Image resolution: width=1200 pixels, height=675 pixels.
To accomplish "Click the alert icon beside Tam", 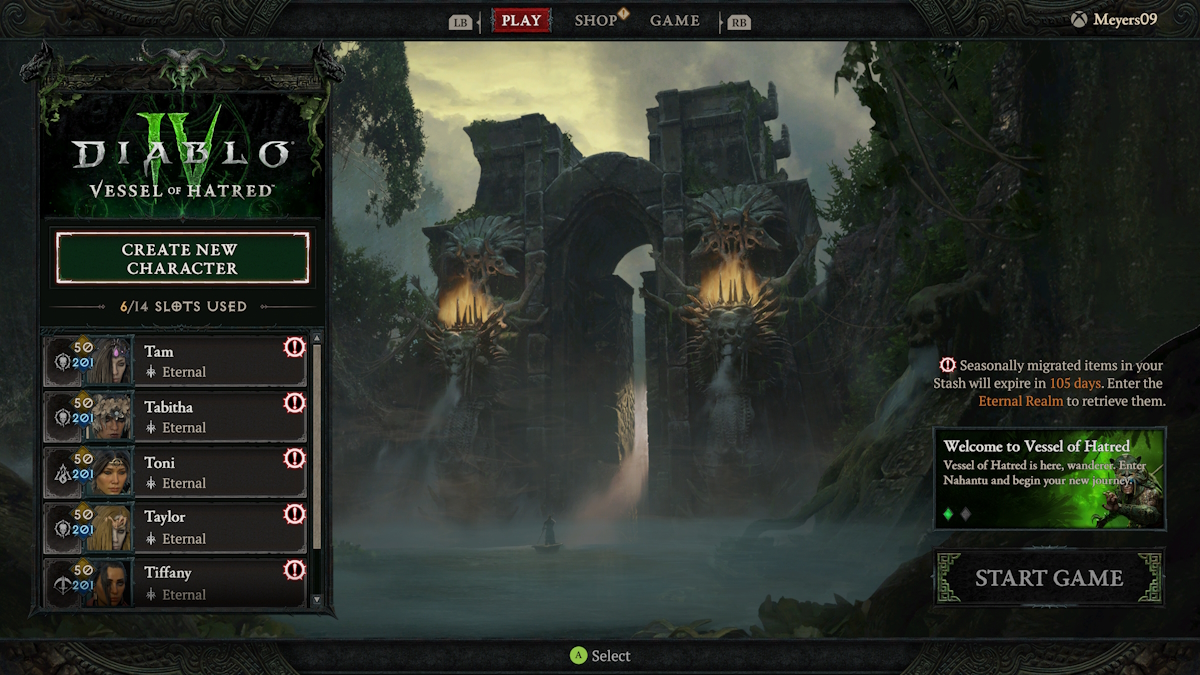I will (294, 347).
